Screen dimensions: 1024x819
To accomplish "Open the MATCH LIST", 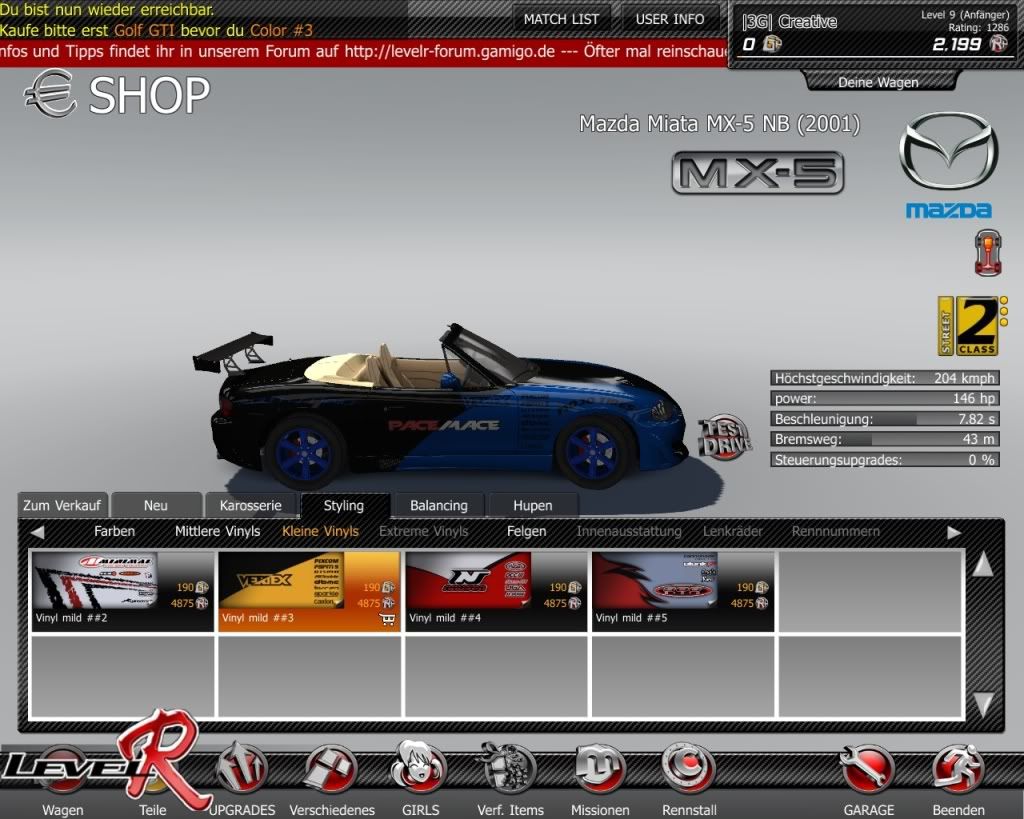I will click(x=561, y=19).
